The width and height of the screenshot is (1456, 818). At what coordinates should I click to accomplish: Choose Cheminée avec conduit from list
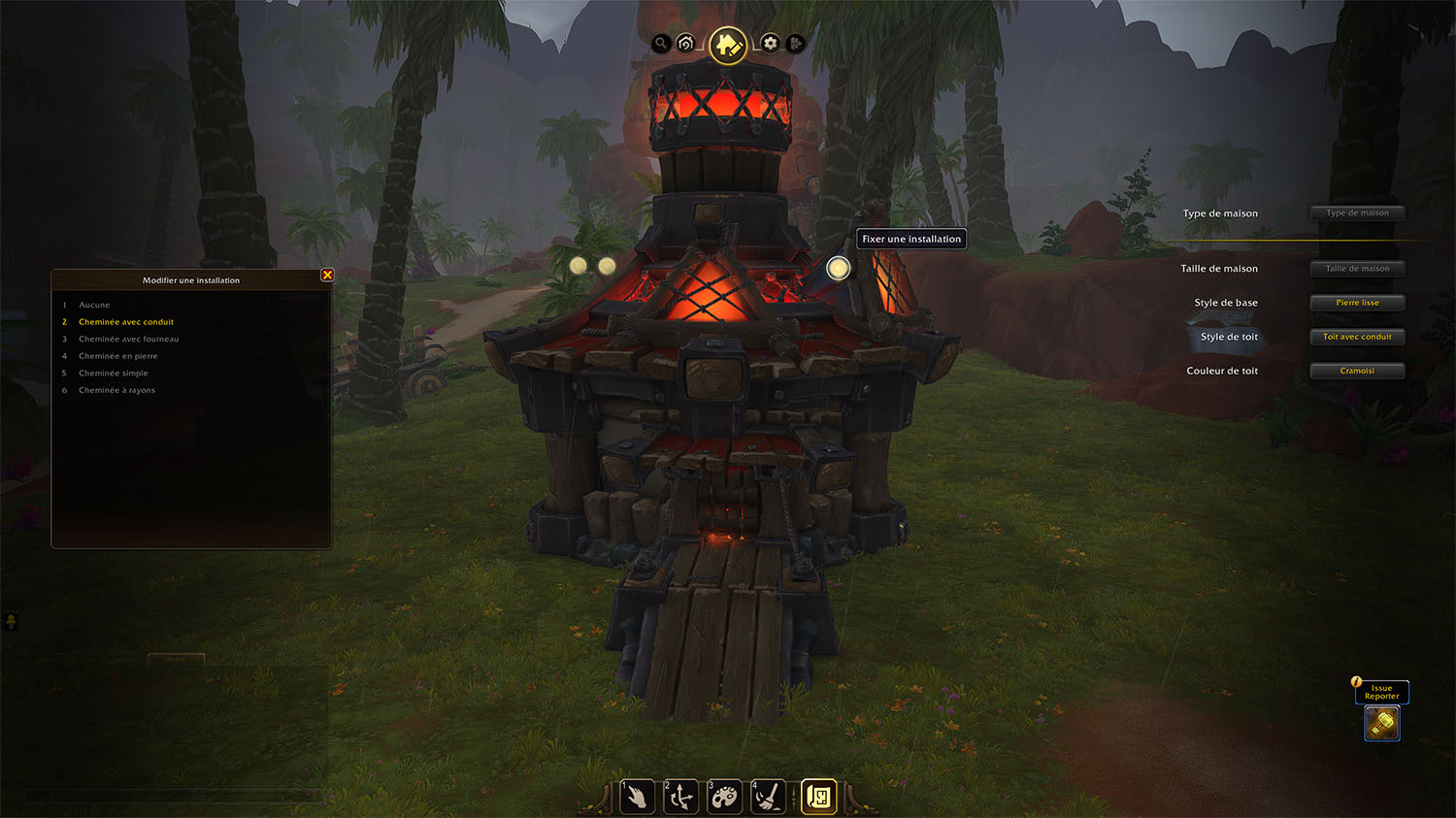(126, 322)
